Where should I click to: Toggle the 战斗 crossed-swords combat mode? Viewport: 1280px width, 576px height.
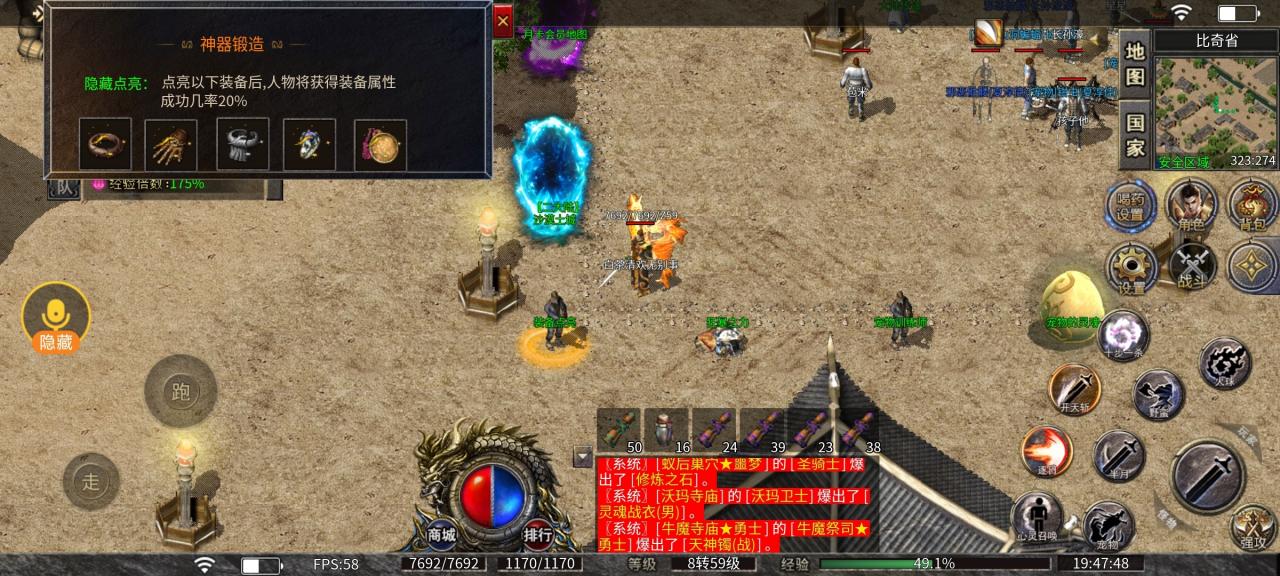click(1192, 266)
